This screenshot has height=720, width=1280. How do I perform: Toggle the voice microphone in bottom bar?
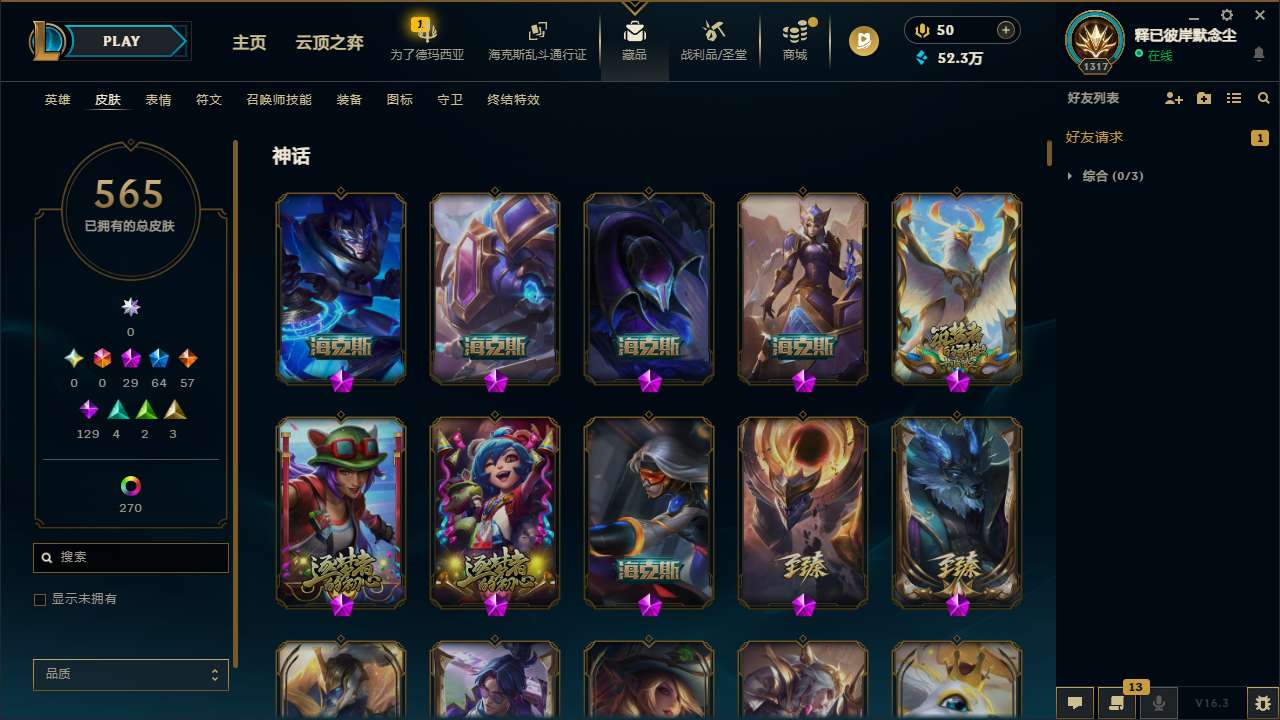pos(1158,703)
